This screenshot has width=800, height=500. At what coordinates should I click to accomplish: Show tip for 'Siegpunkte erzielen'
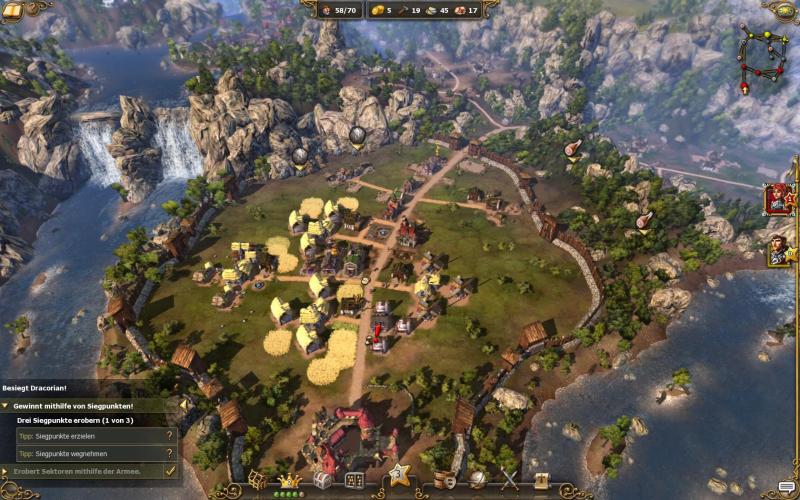coord(170,436)
